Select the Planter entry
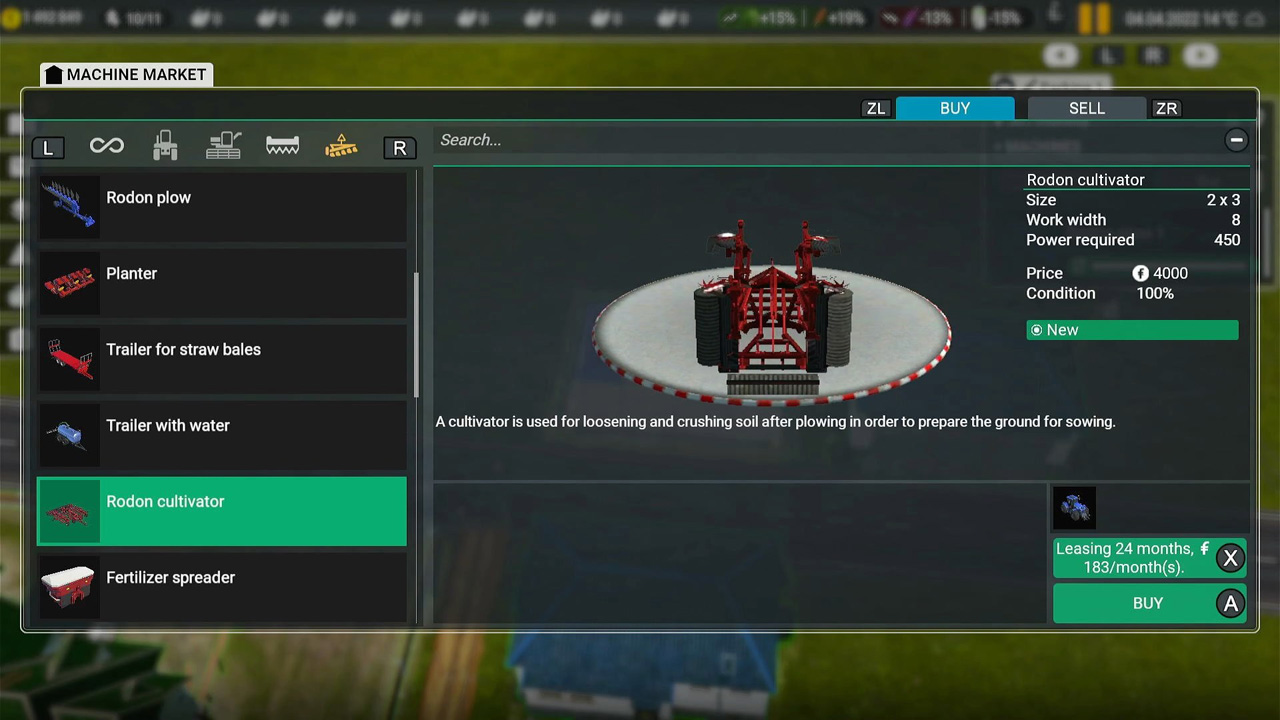Viewport: 1280px width, 720px height. [221, 282]
